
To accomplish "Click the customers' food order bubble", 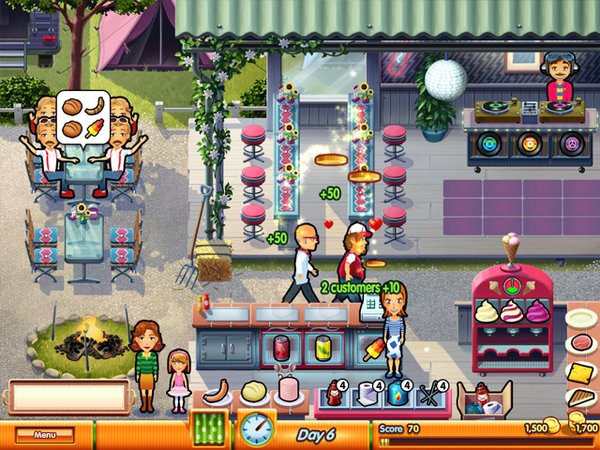I will [82, 116].
